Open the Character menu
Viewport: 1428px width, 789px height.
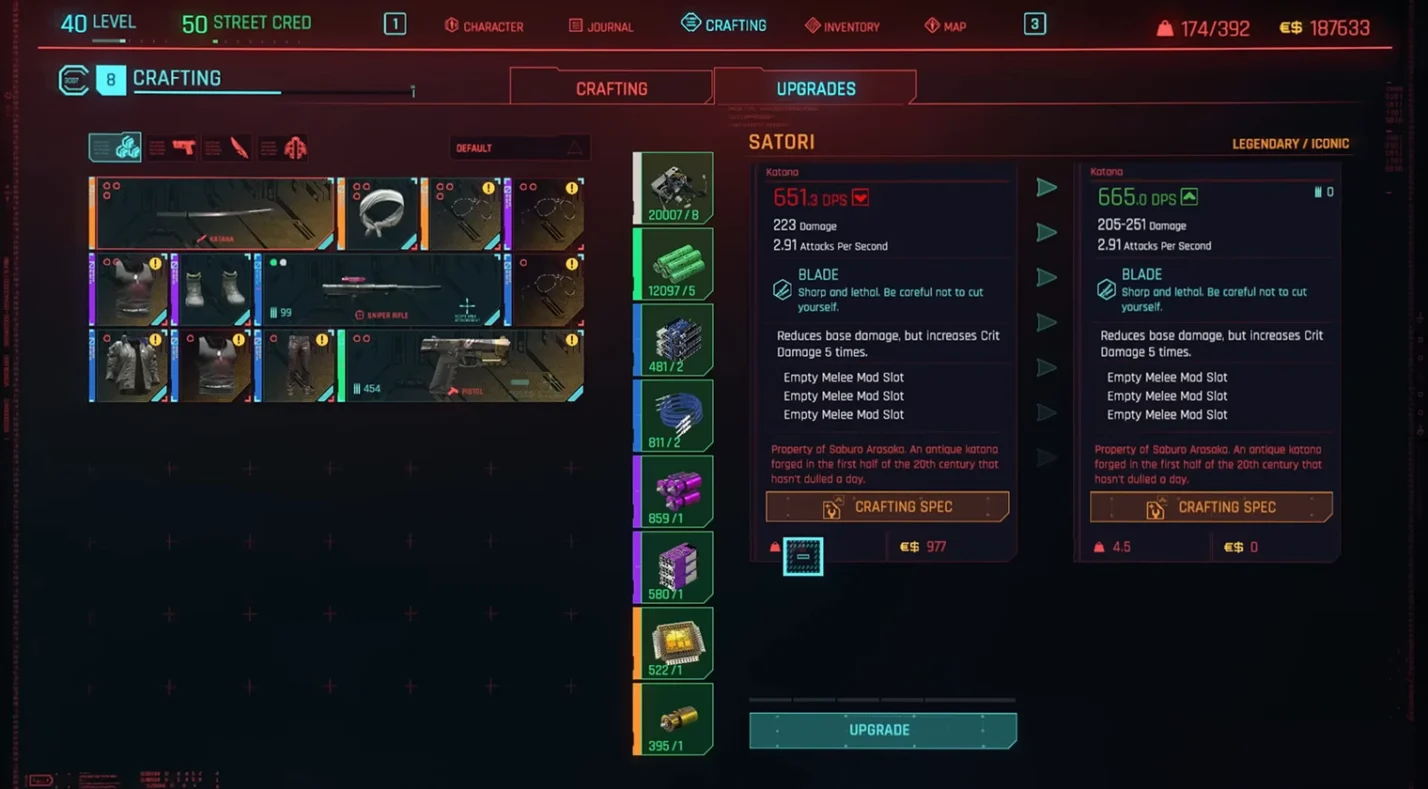(x=484, y=26)
